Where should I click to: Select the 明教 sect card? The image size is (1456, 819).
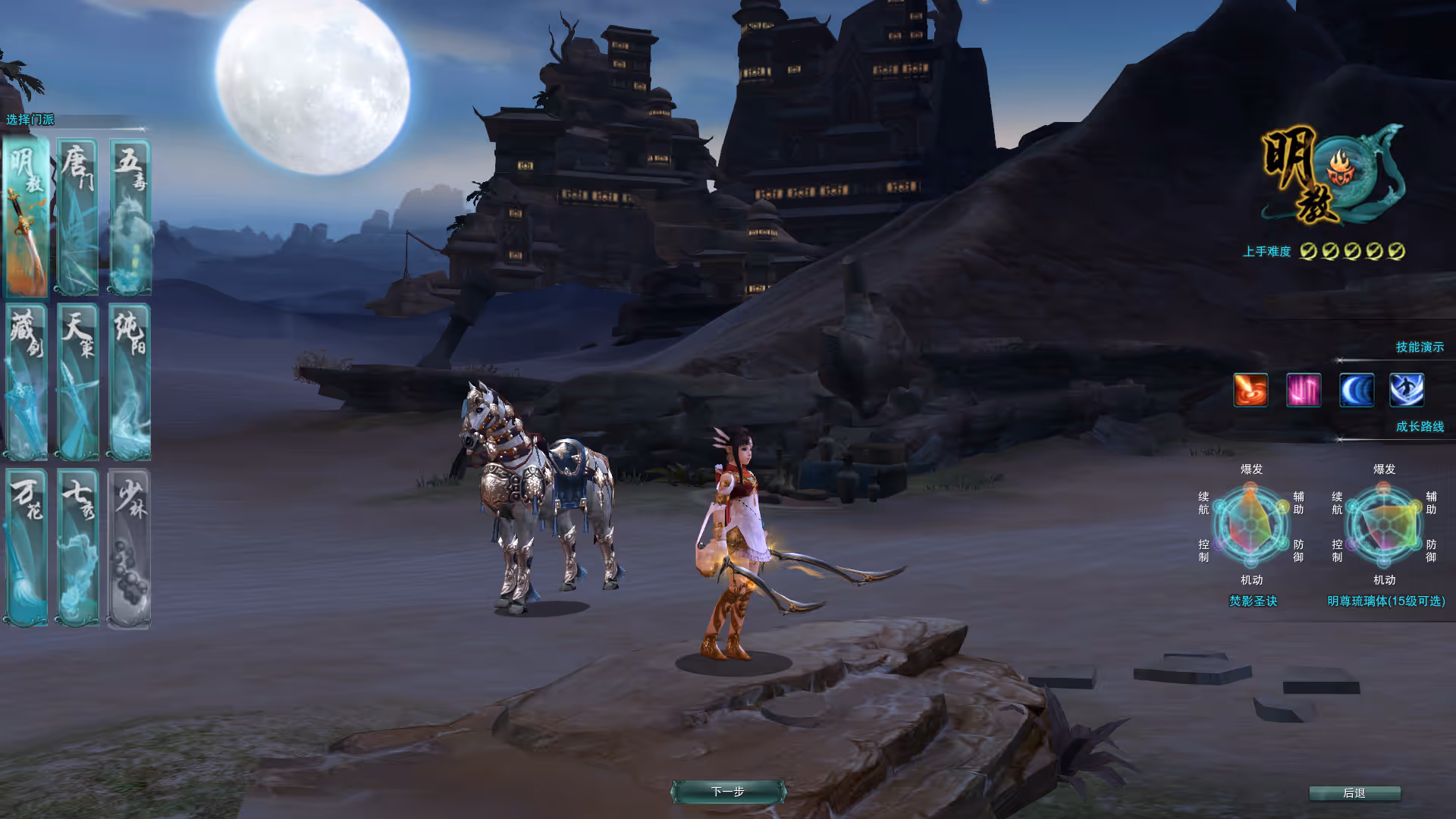pyautogui.click(x=27, y=218)
